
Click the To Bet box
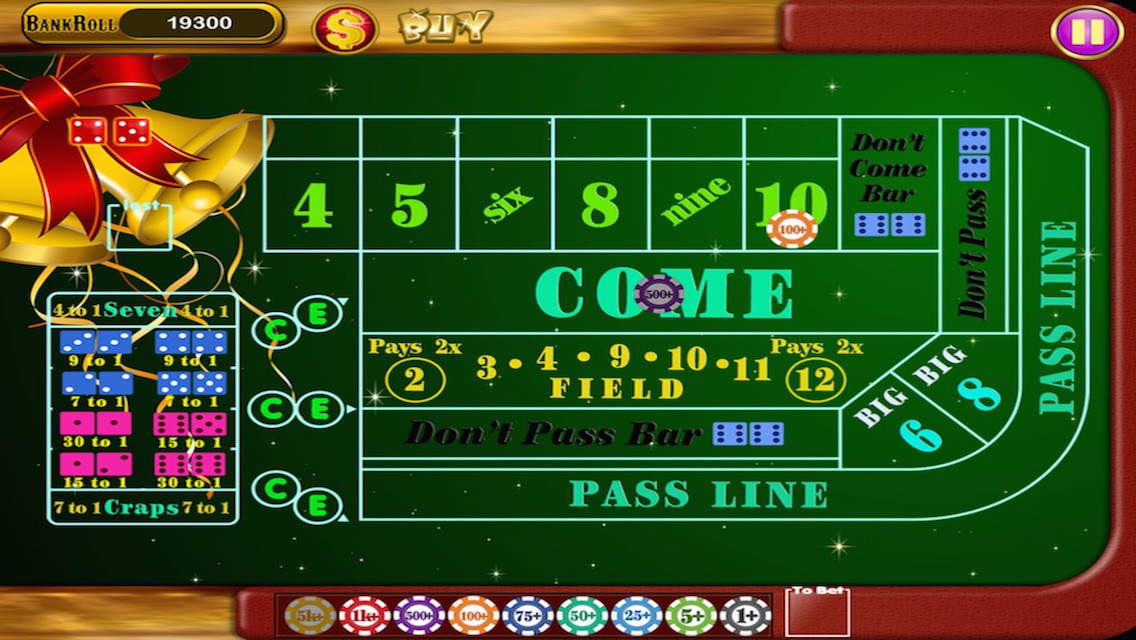click(x=817, y=614)
